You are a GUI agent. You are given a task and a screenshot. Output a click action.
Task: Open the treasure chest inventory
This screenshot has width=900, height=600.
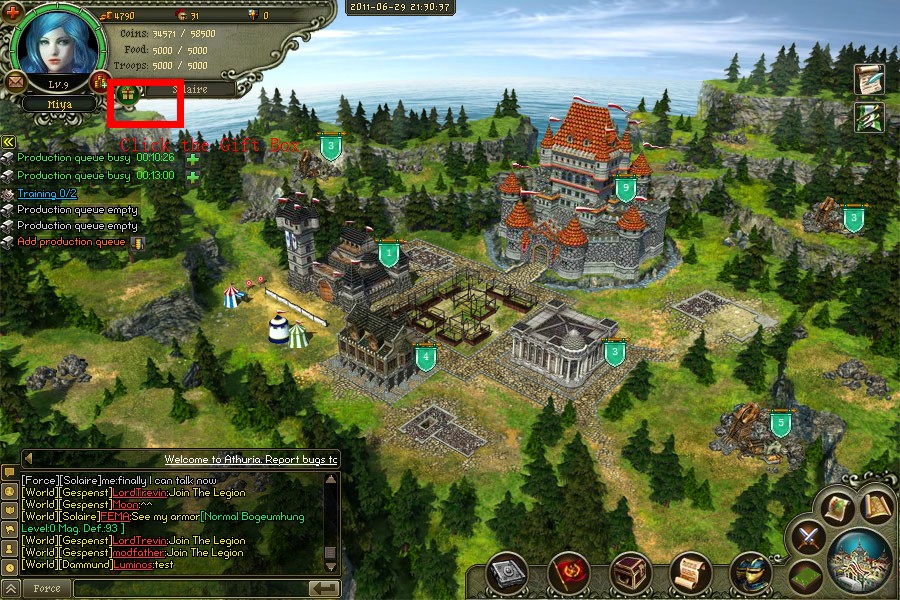point(630,573)
